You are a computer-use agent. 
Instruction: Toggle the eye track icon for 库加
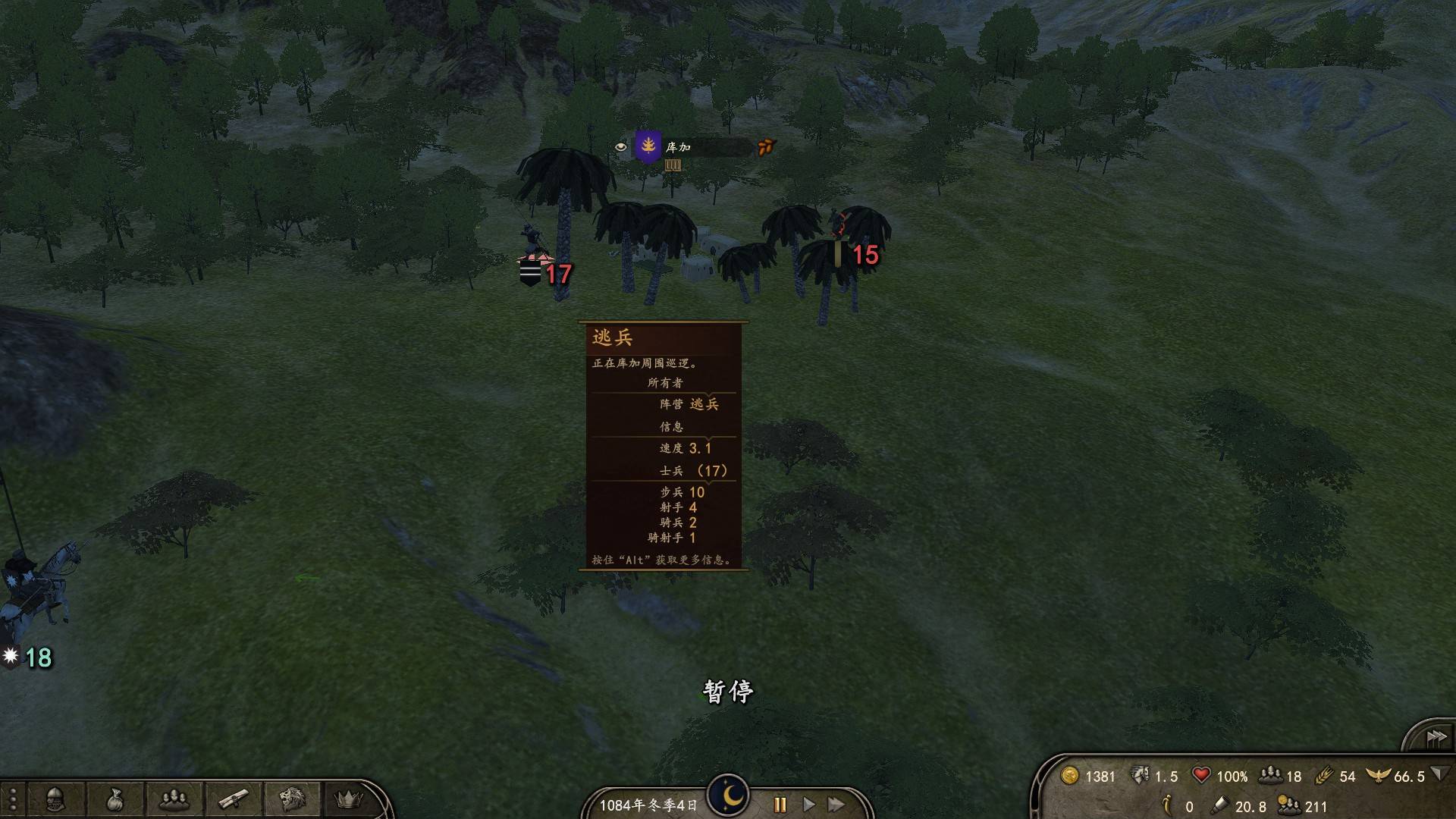coord(620,147)
